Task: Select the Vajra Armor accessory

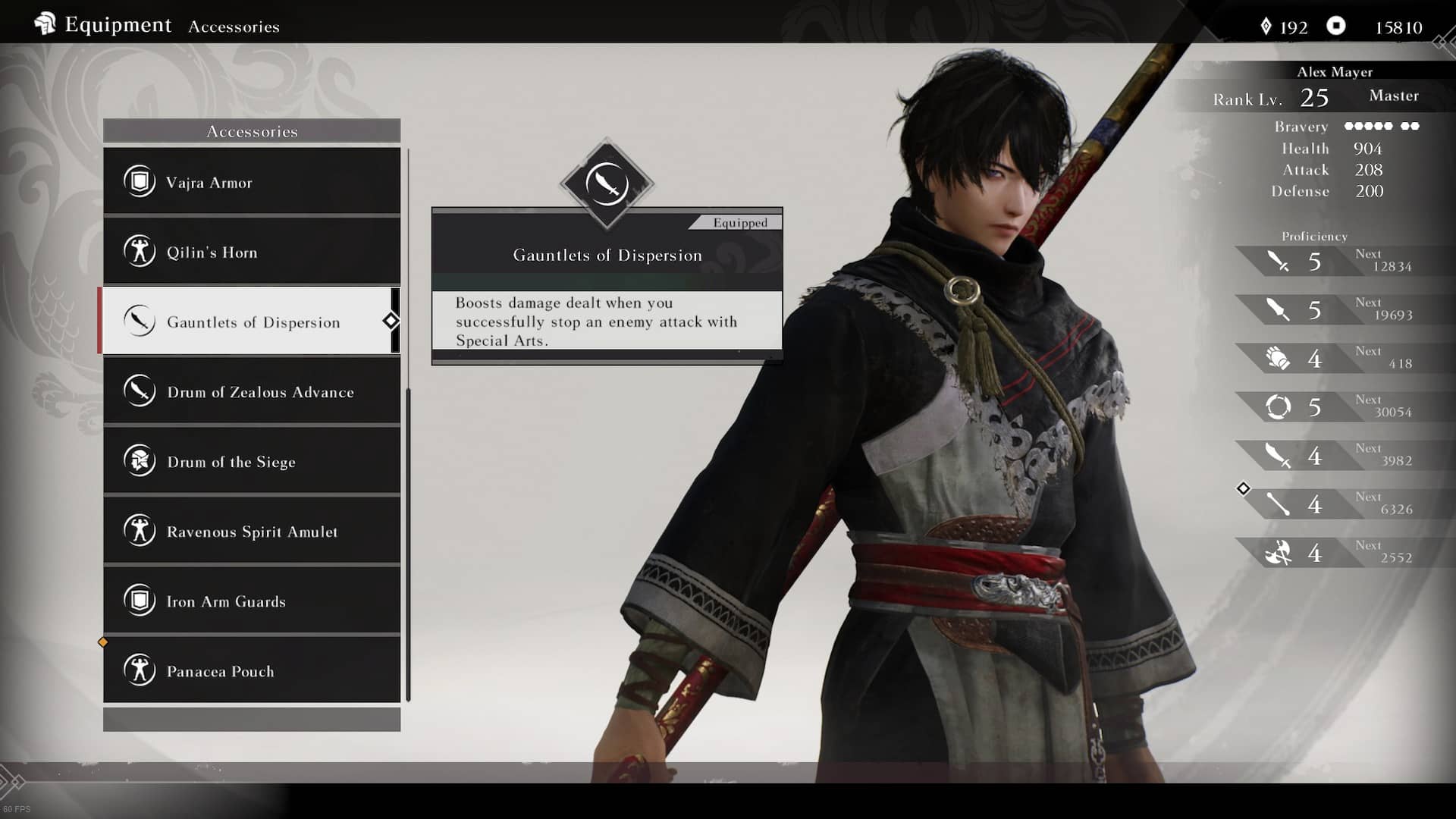Action: coord(251,182)
